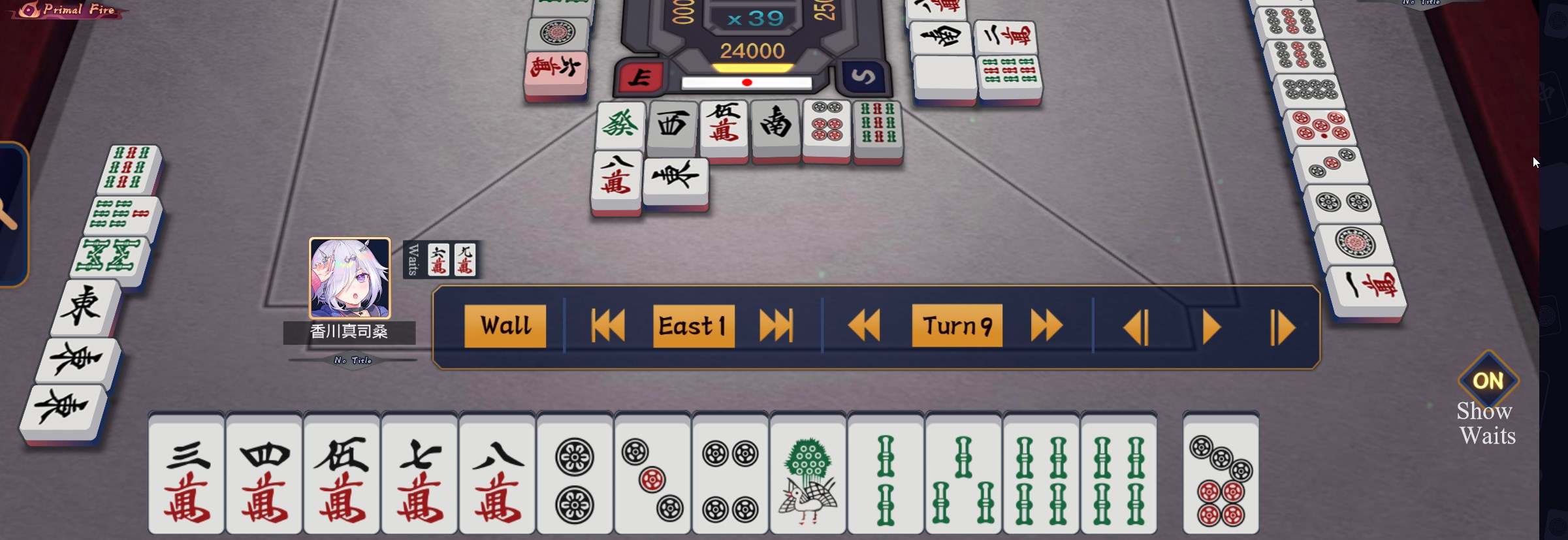
Task: Play the replay automatically
Action: [1211, 327]
